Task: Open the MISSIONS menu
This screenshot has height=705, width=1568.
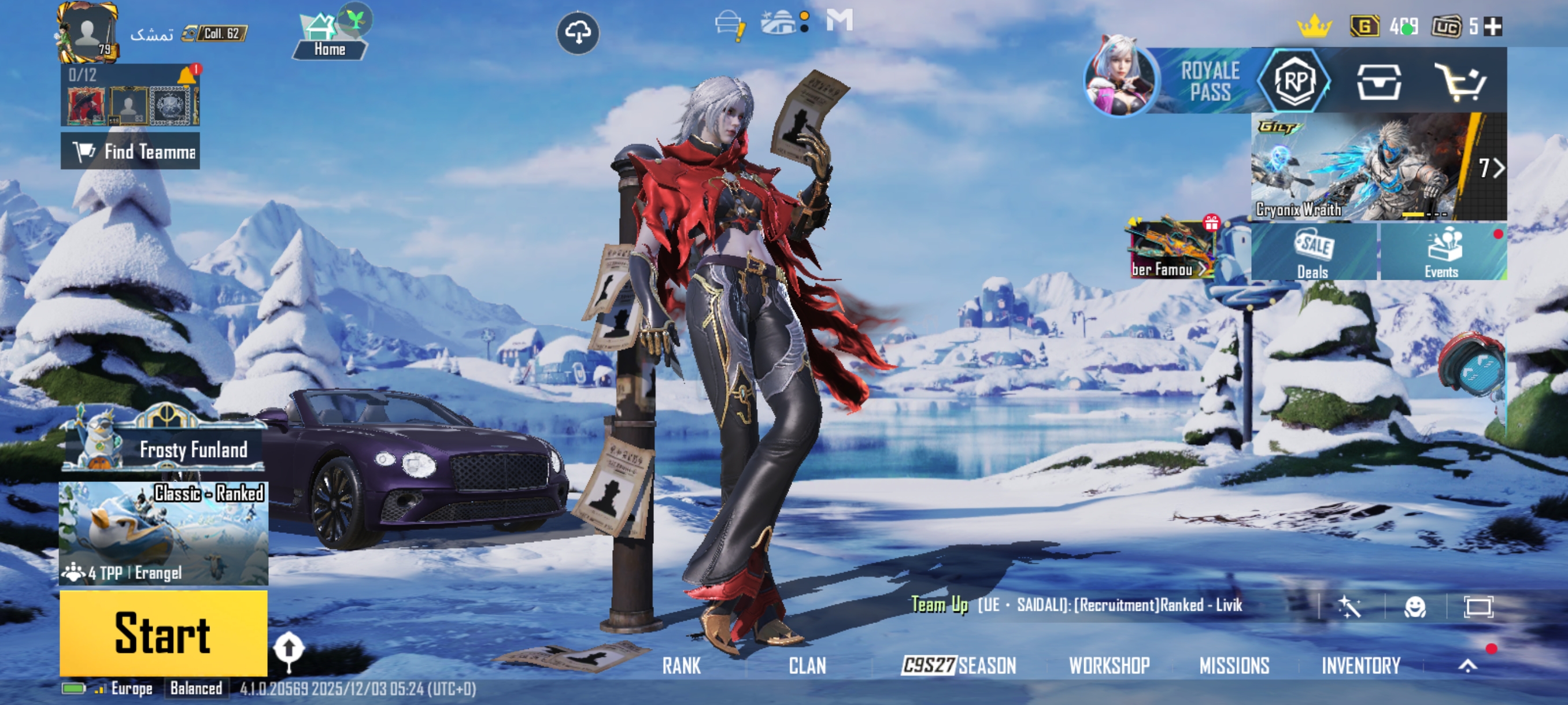Action: click(x=1234, y=666)
